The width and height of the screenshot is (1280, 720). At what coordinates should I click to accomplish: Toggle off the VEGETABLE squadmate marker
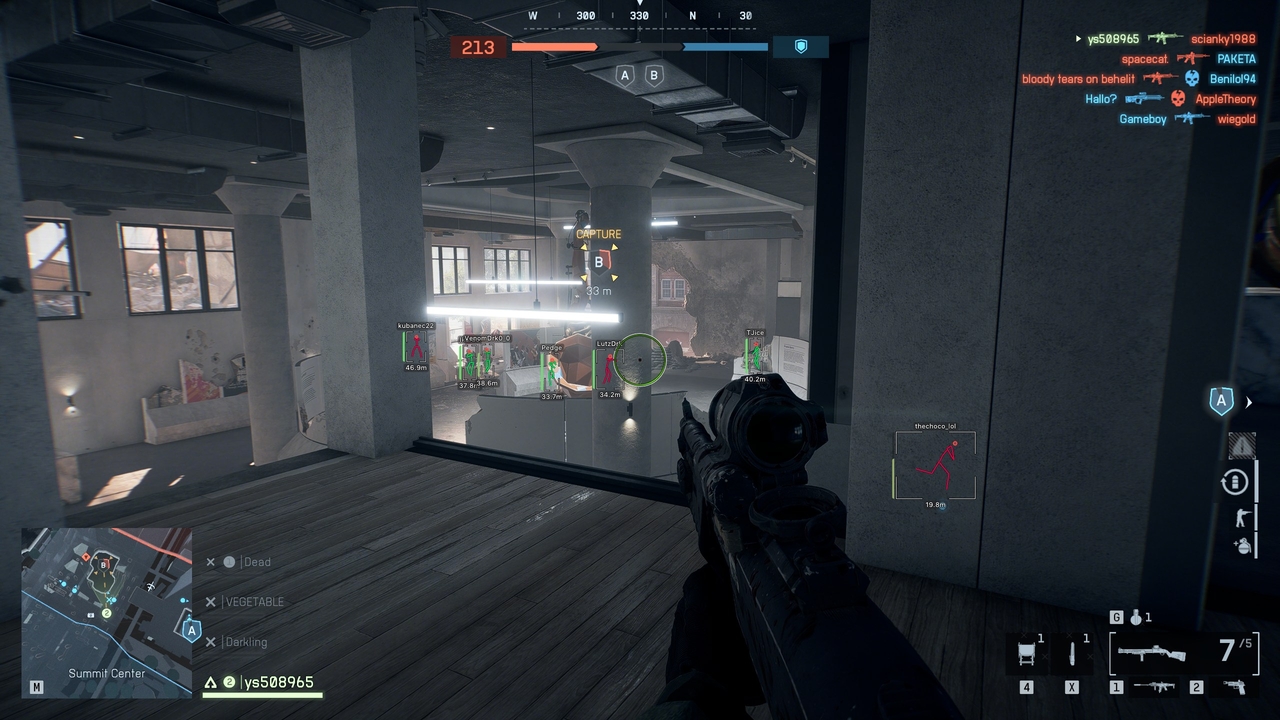pos(210,601)
